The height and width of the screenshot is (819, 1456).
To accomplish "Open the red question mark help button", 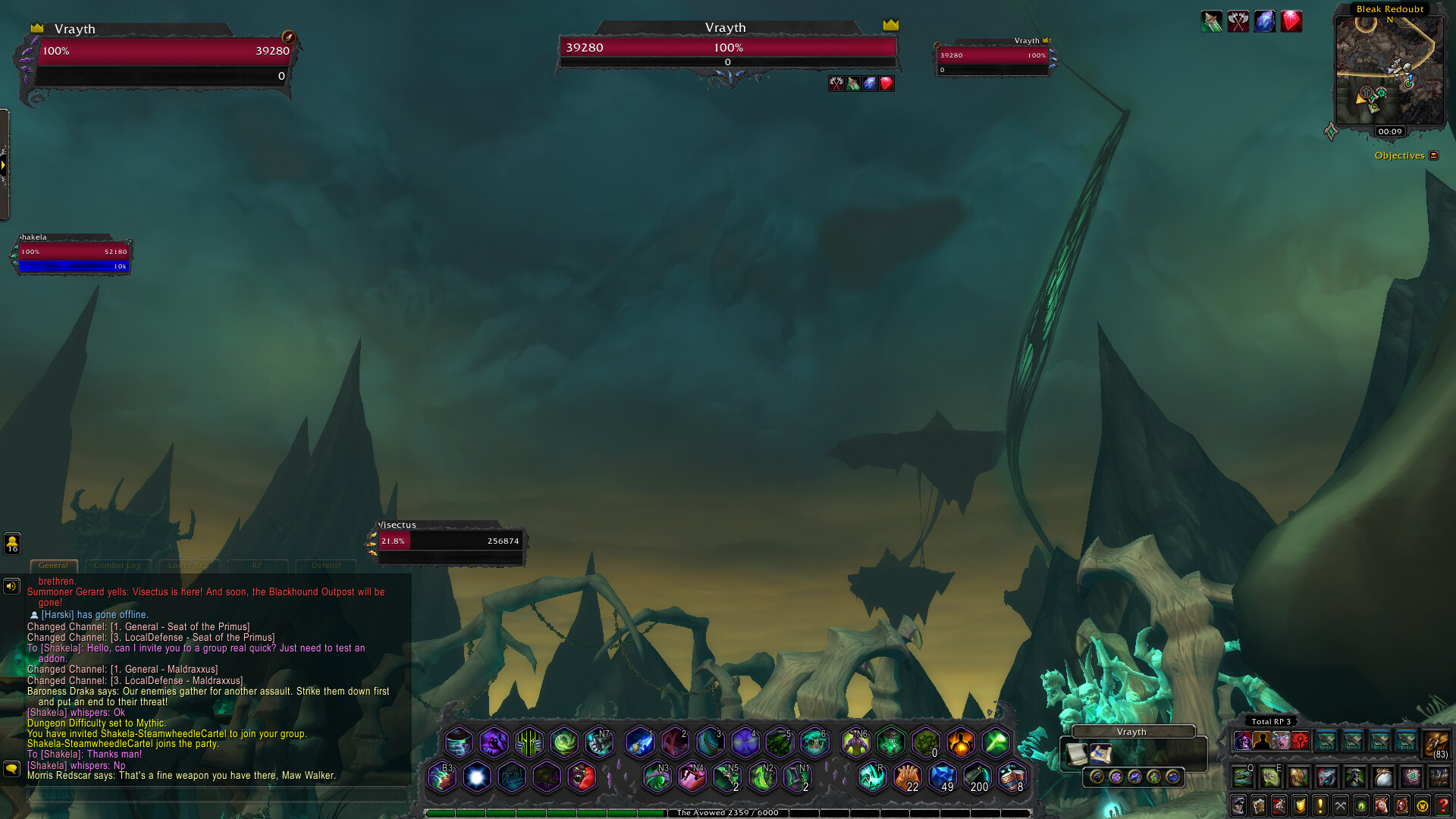I will pos(1443,805).
